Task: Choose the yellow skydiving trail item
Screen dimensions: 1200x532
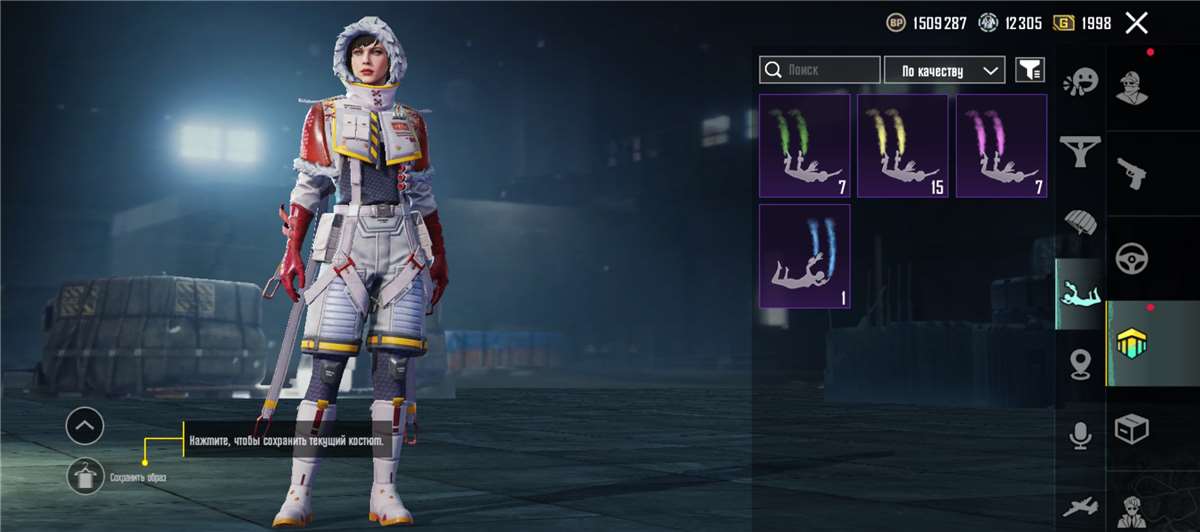Action: (x=903, y=146)
